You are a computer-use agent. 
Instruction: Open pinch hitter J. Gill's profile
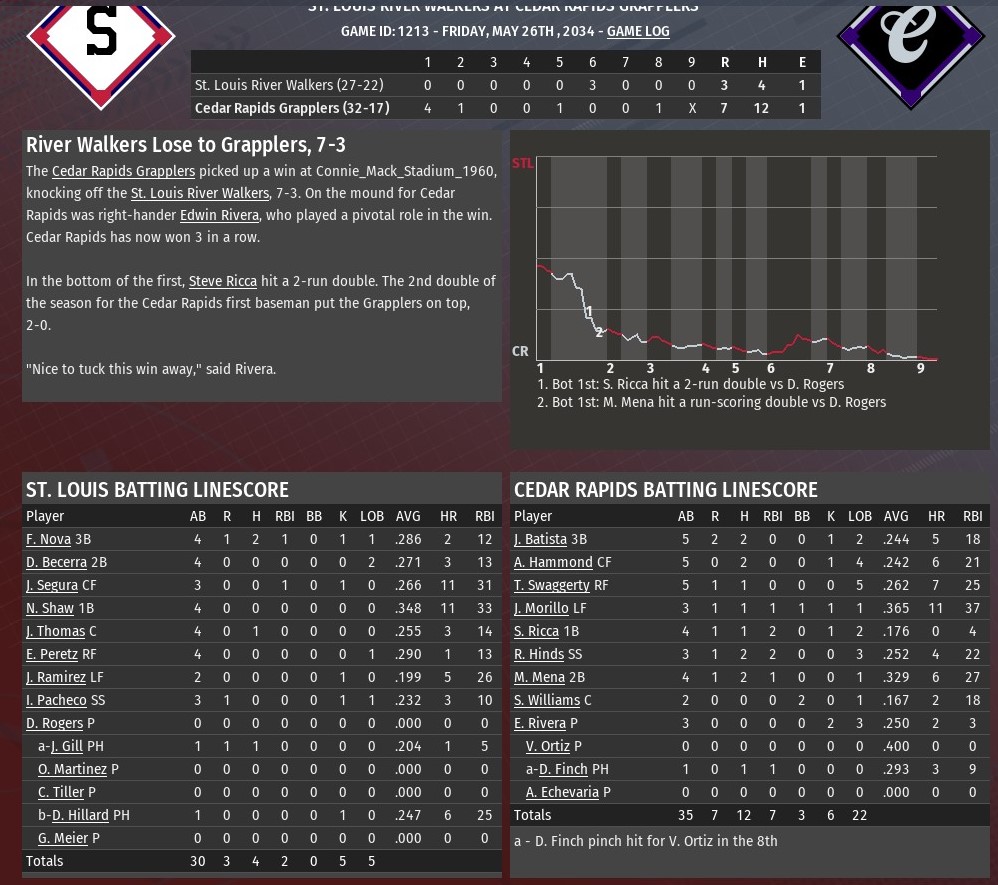(x=67, y=746)
